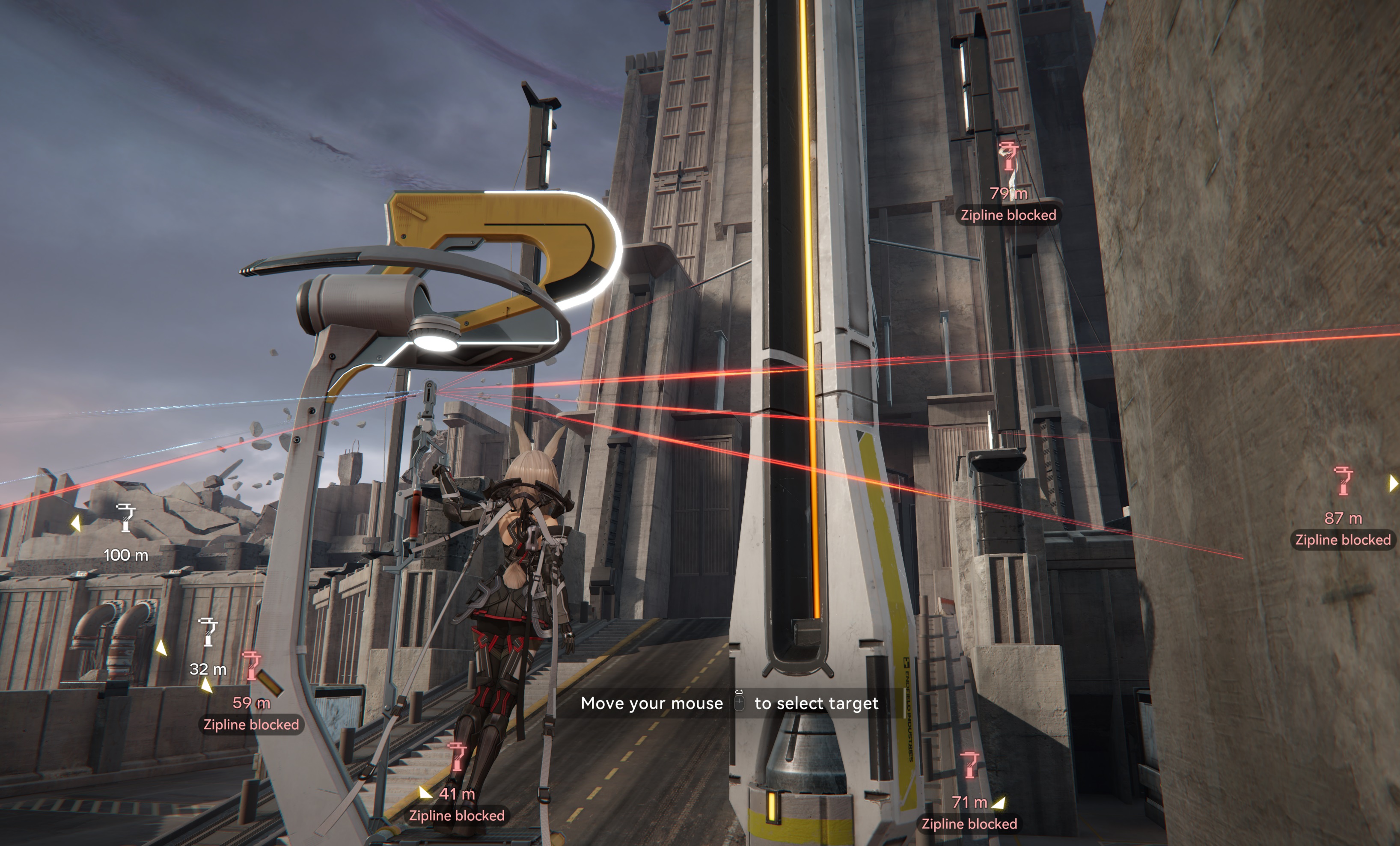Click the blocked 59 m zipline marker
The width and height of the screenshot is (1400, 846).
251,666
